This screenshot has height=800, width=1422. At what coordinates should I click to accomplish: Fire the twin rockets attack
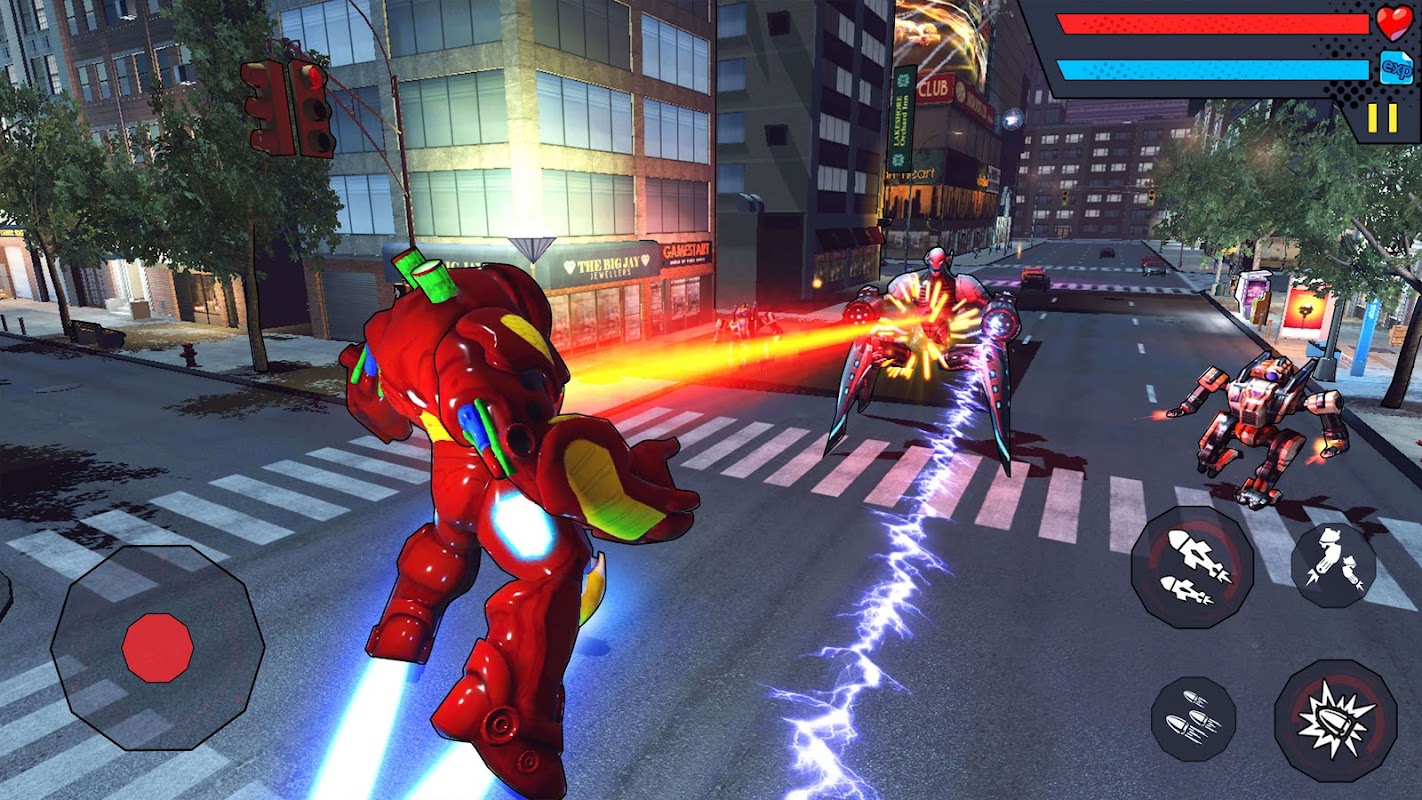coord(1191,567)
